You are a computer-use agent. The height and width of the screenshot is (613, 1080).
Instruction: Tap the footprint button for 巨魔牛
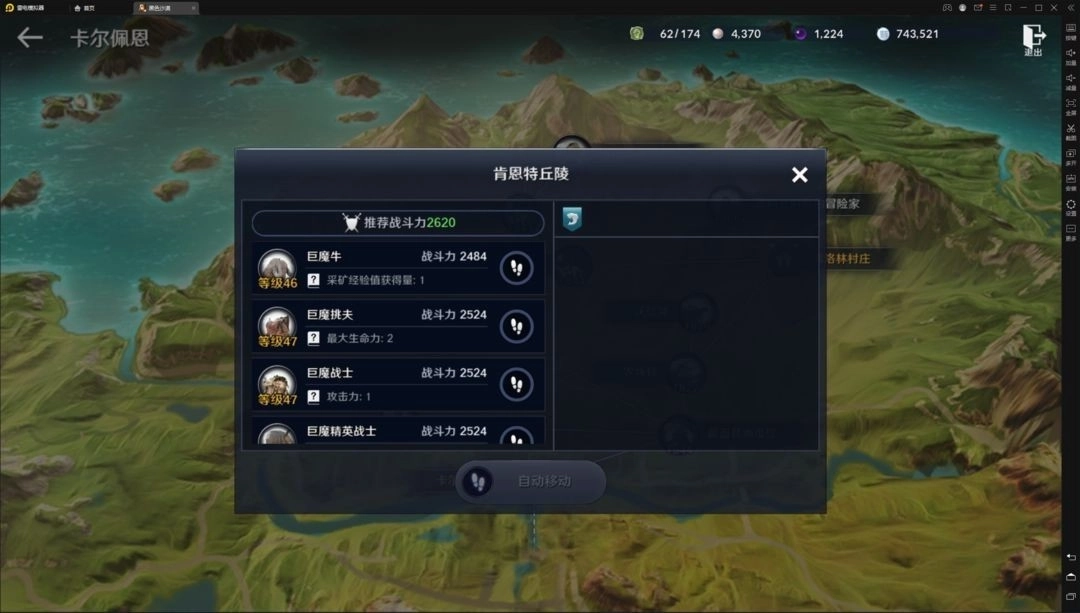tap(516, 268)
